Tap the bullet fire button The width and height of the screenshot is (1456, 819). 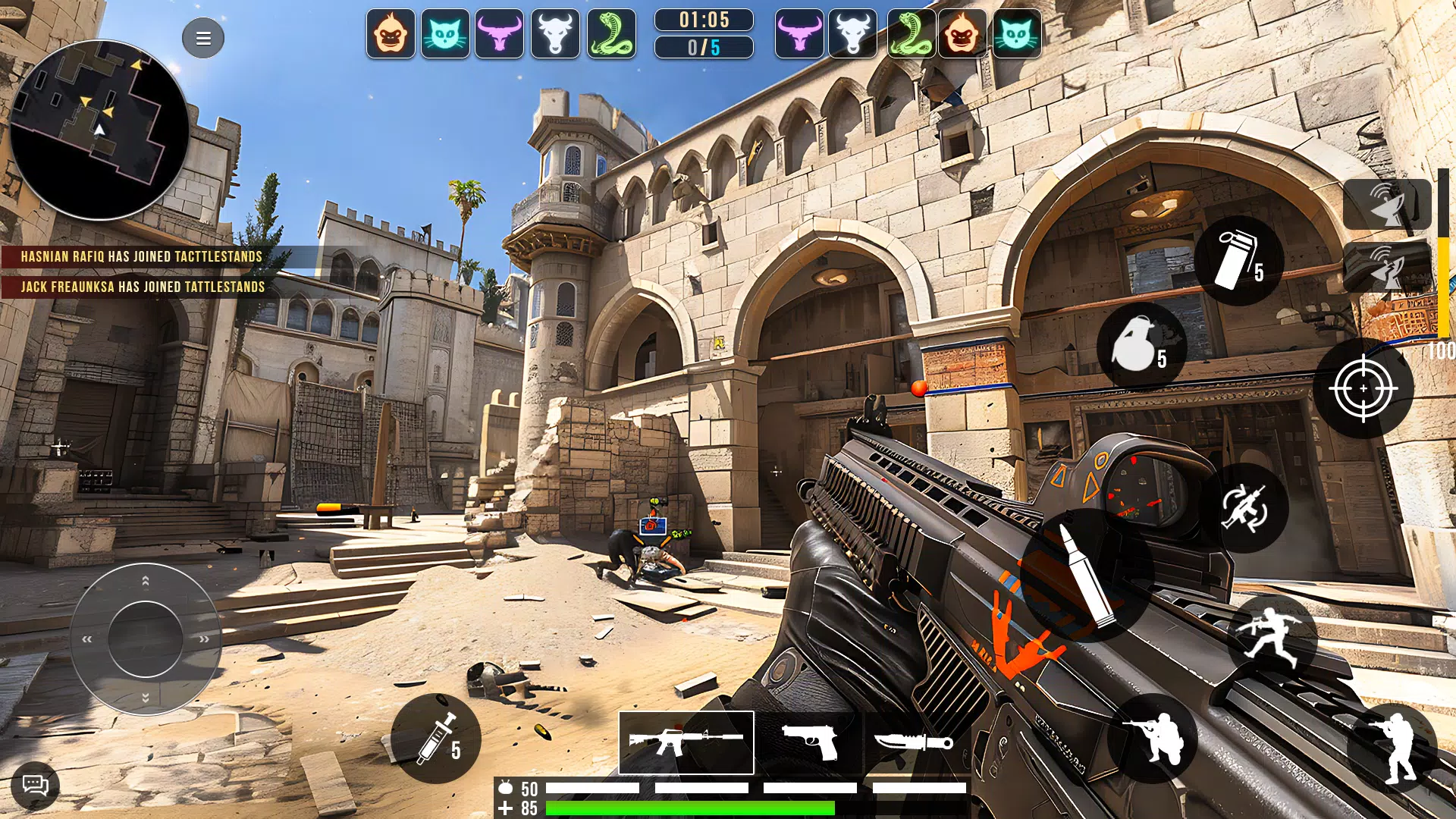click(x=1087, y=575)
